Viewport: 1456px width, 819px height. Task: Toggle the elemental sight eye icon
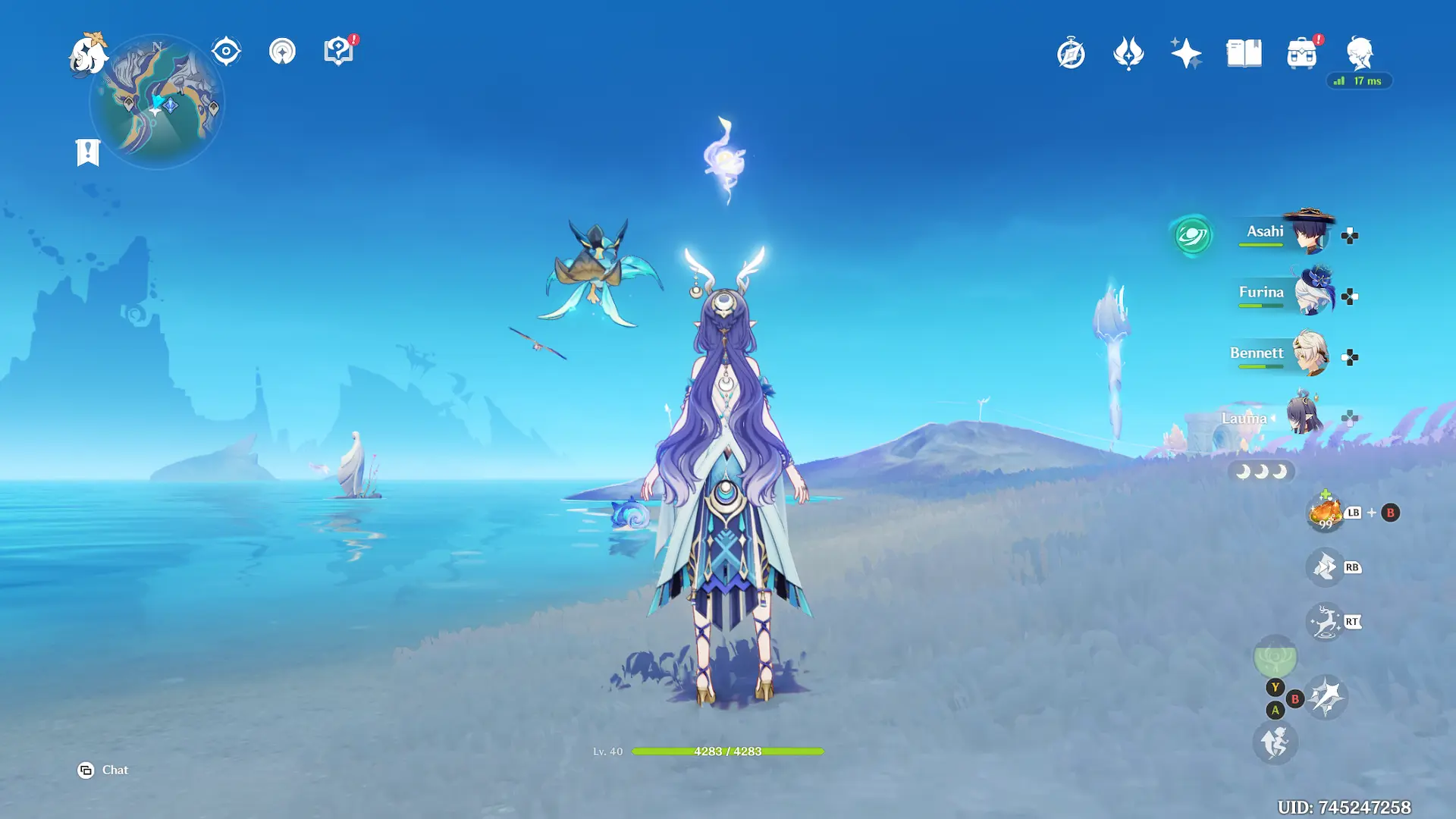pyautogui.click(x=226, y=52)
